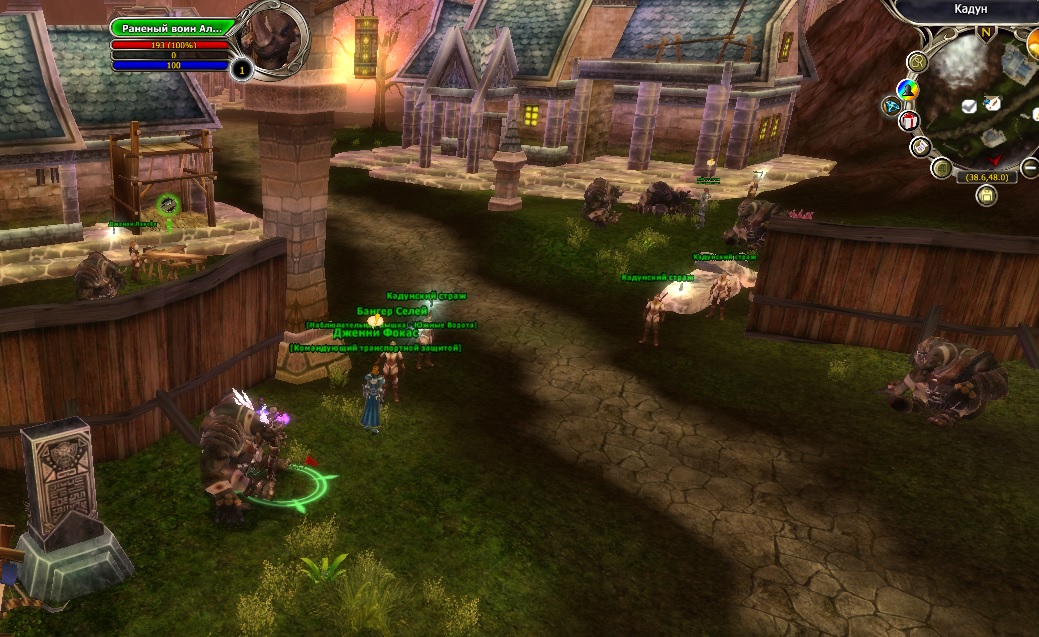
Task: Click the speech bubble icon on the minimap ring
Action: click(918, 62)
